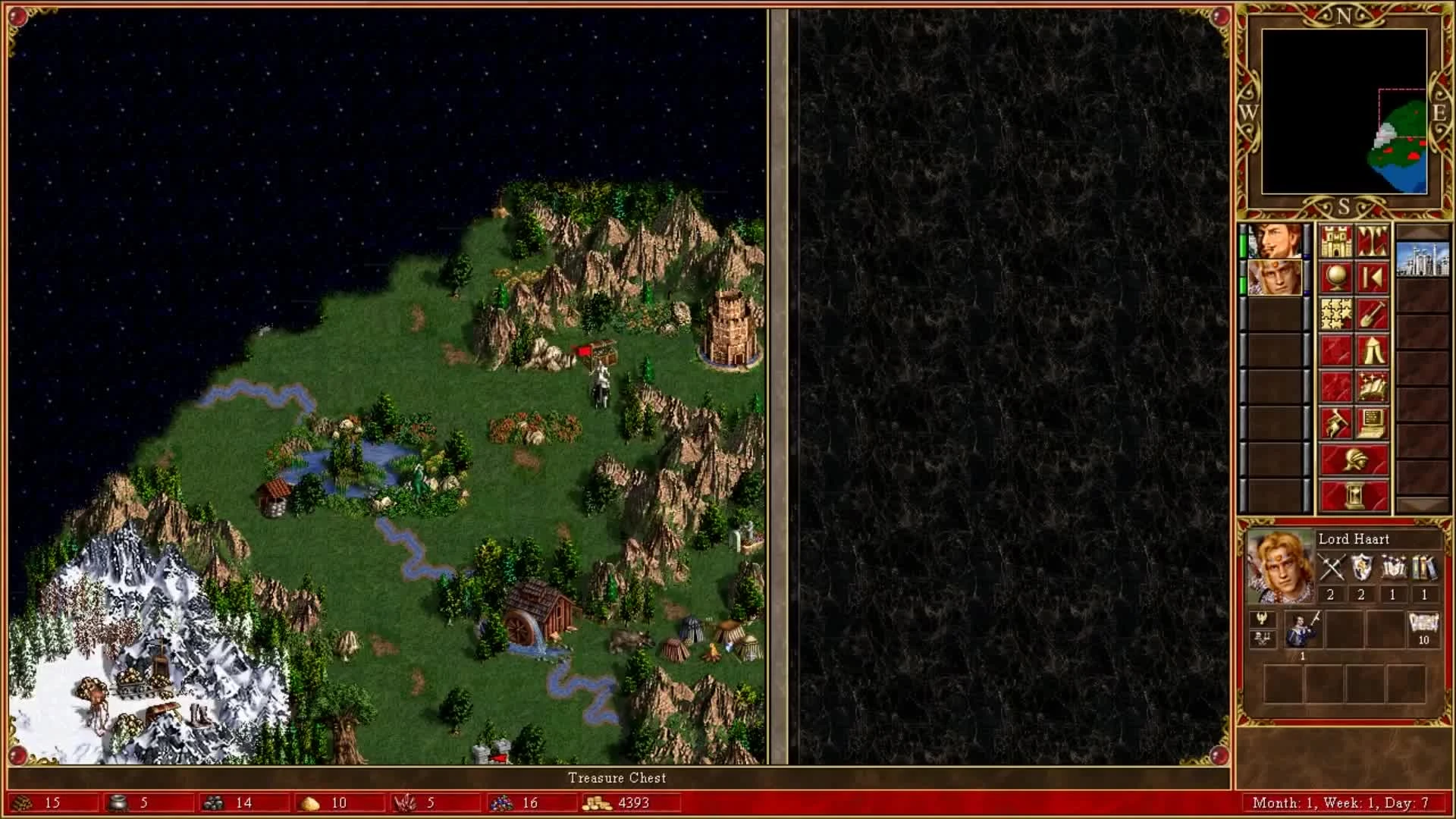Cast an adventure spell via the glowing scroll icon

pos(1373,385)
